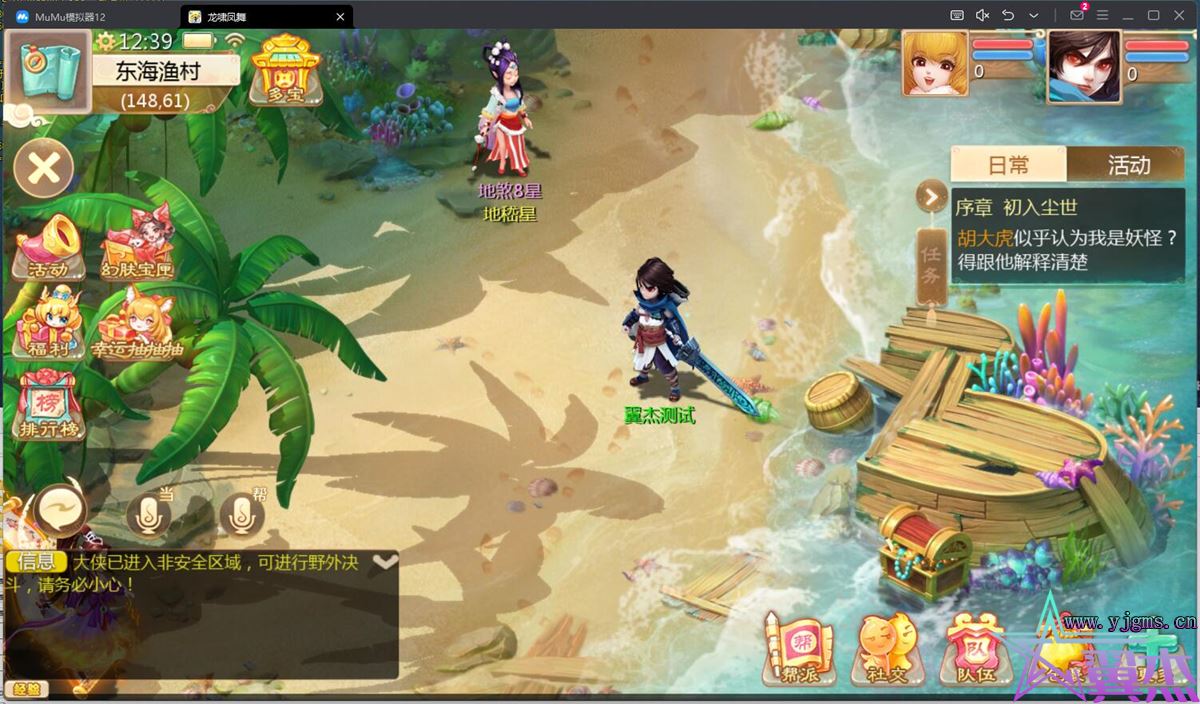Activate the 当 local voice microphone

[149, 514]
